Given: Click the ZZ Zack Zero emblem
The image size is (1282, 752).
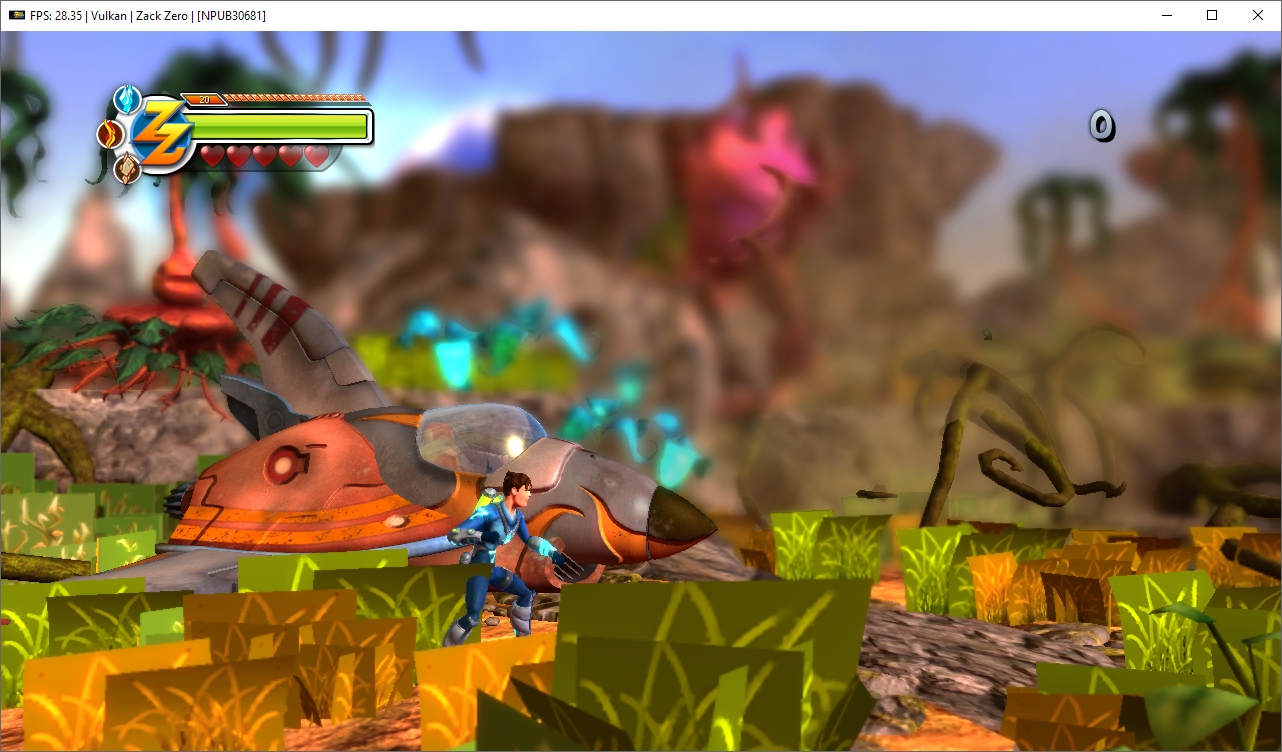Looking at the screenshot, I should click(x=161, y=135).
